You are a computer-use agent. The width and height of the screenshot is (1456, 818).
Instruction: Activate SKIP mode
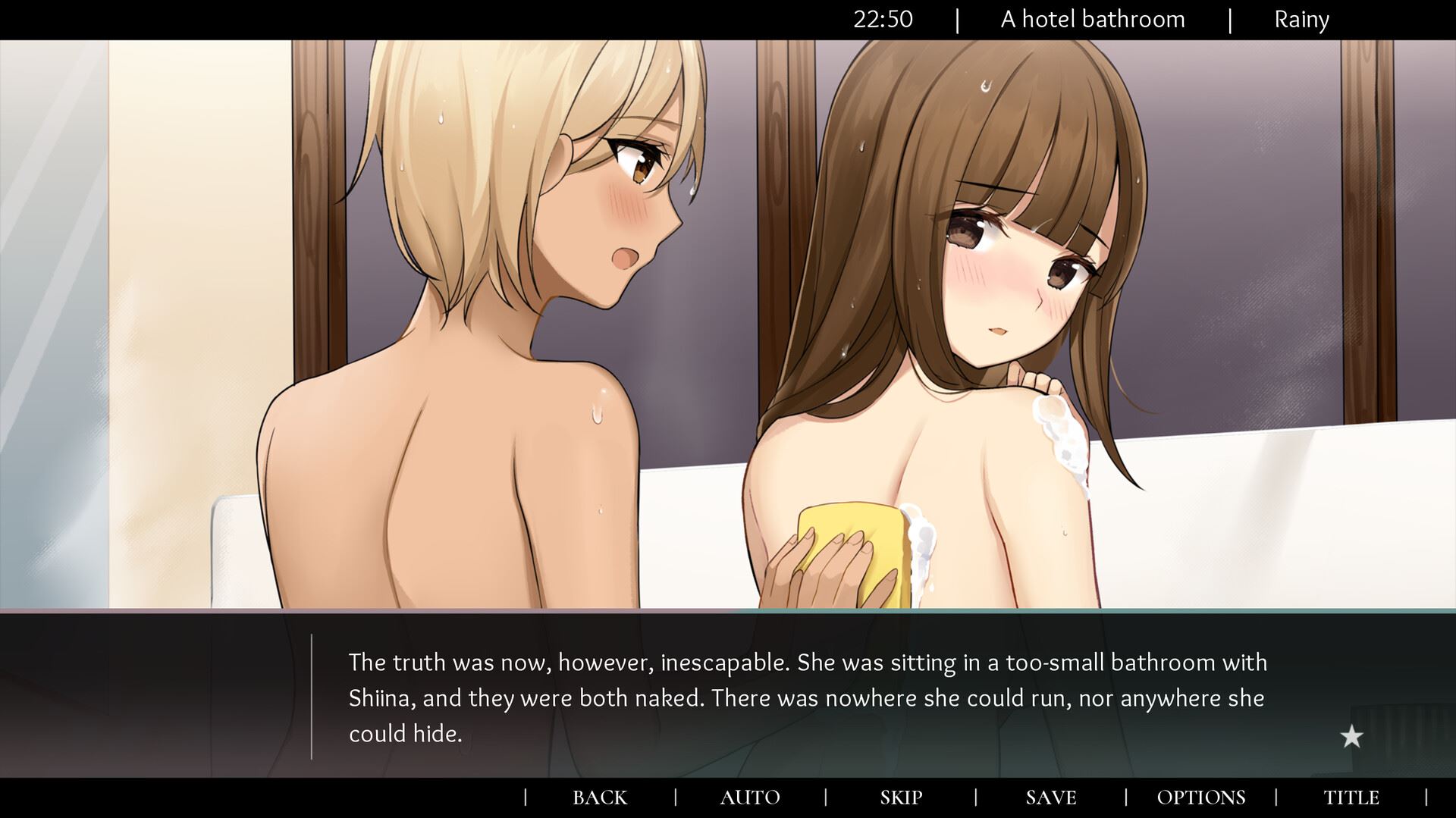901,798
